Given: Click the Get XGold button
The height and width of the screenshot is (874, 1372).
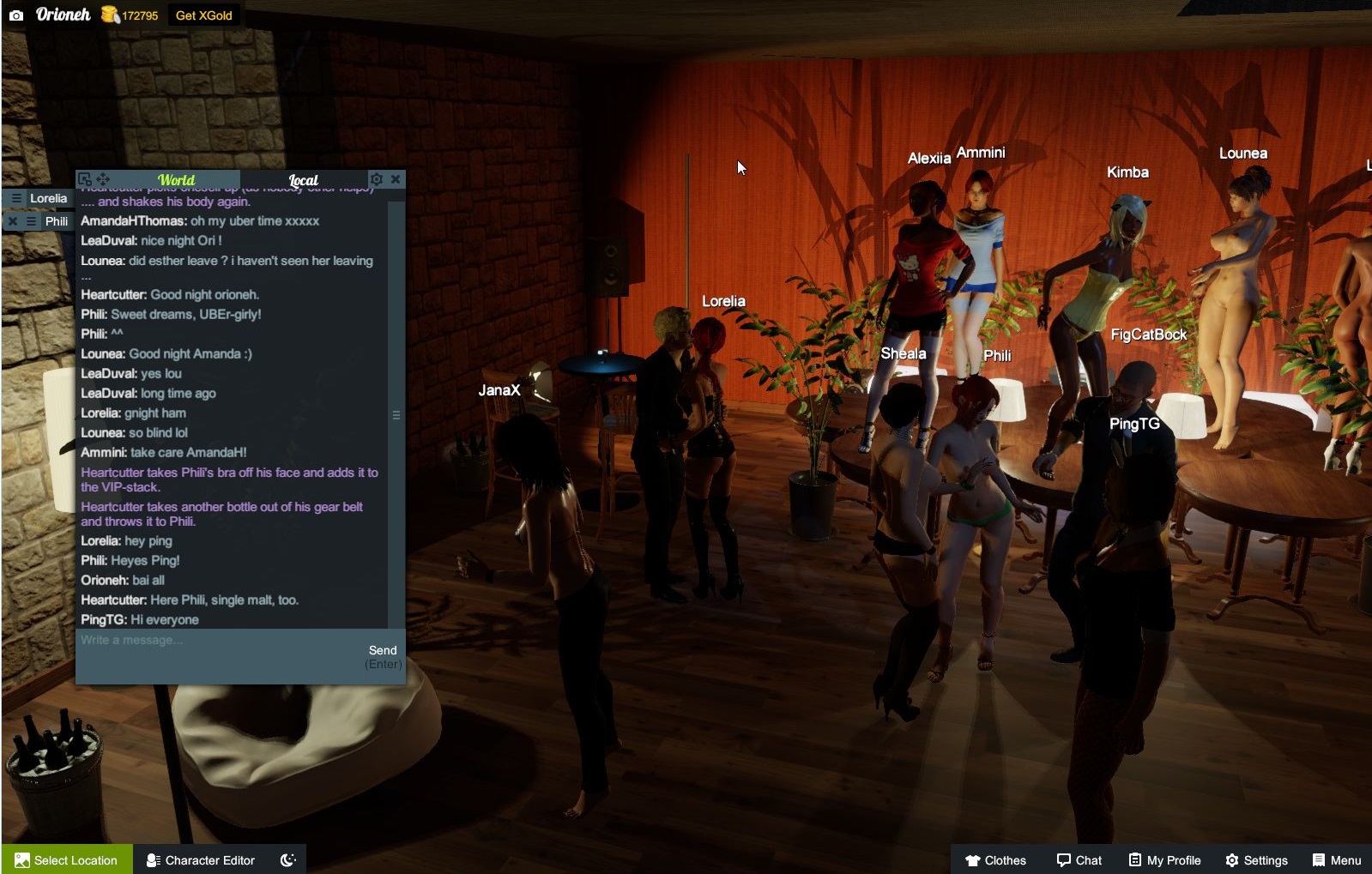Looking at the screenshot, I should (205, 15).
